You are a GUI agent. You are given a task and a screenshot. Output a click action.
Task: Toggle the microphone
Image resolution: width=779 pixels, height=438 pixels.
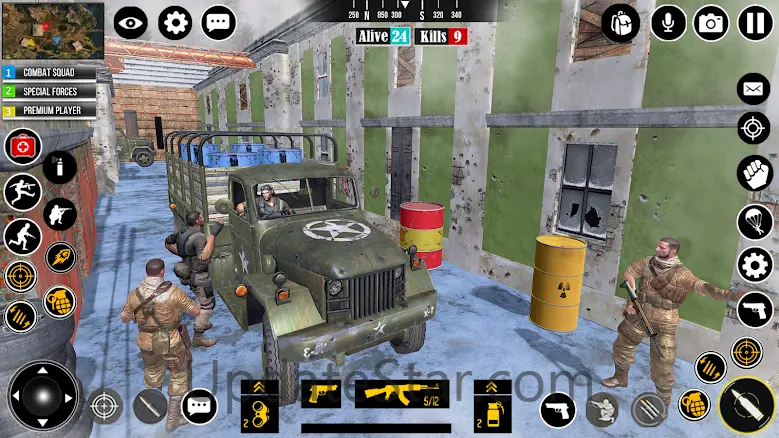(668, 23)
